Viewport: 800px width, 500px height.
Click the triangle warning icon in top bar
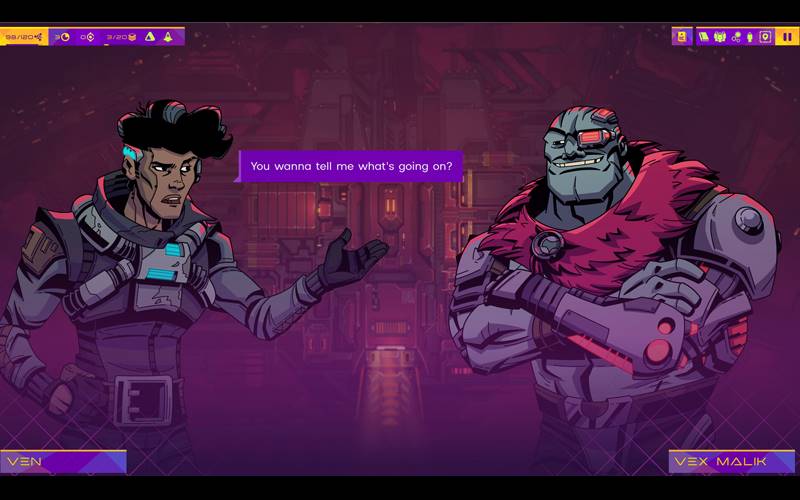[149, 37]
